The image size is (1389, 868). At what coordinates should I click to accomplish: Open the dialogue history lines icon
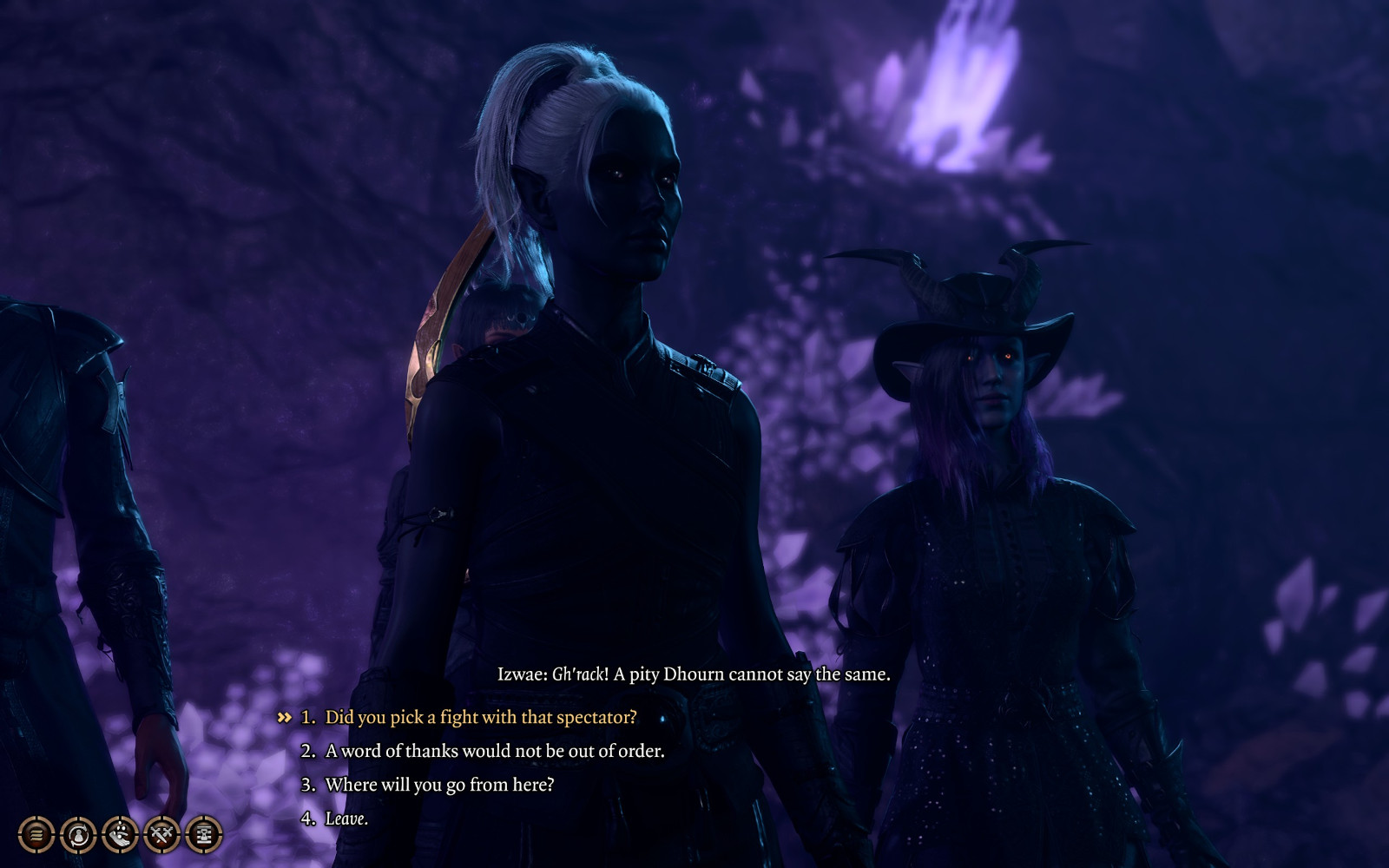pos(36,835)
